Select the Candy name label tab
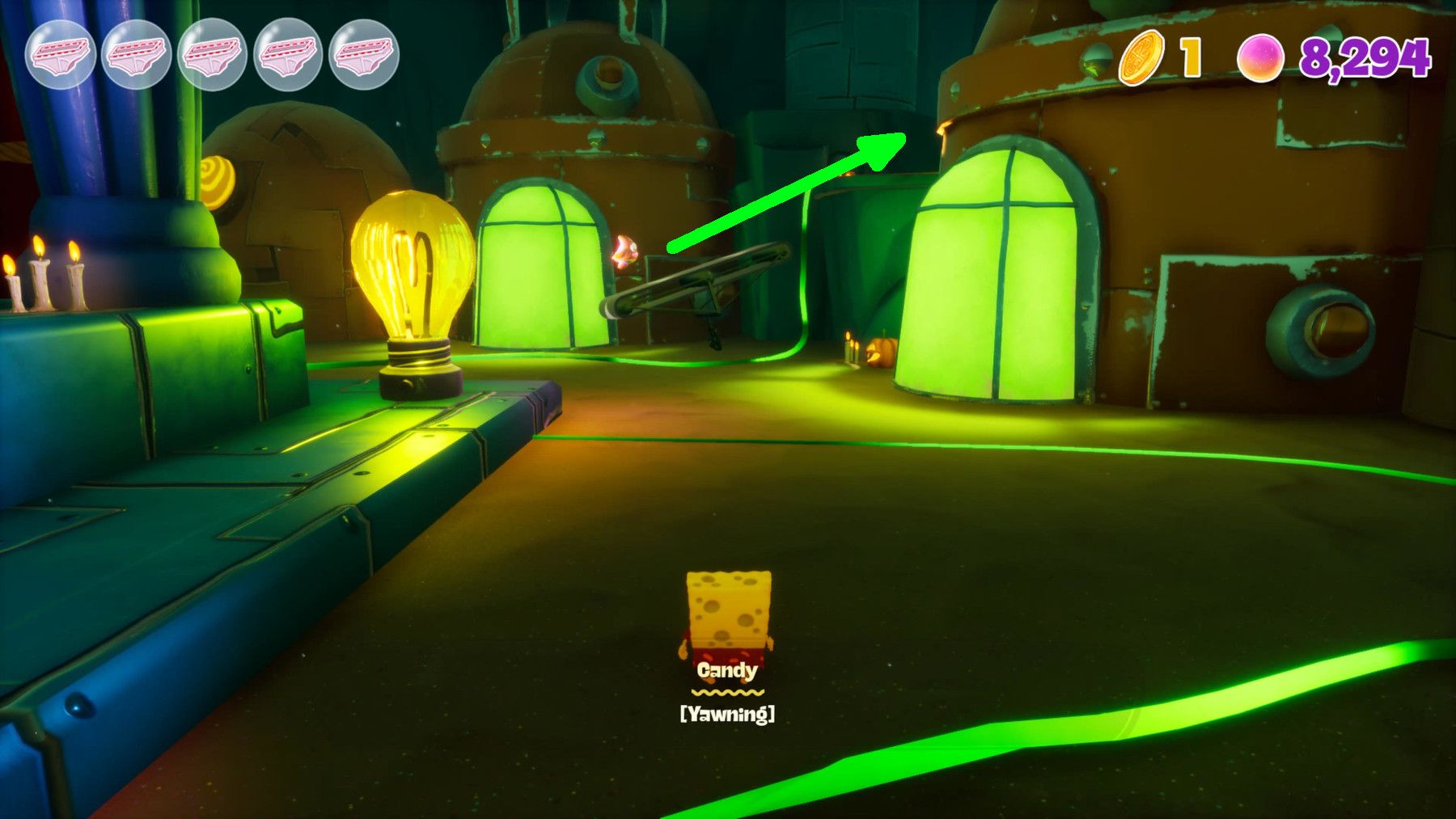1456x819 pixels. (x=726, y=672)
